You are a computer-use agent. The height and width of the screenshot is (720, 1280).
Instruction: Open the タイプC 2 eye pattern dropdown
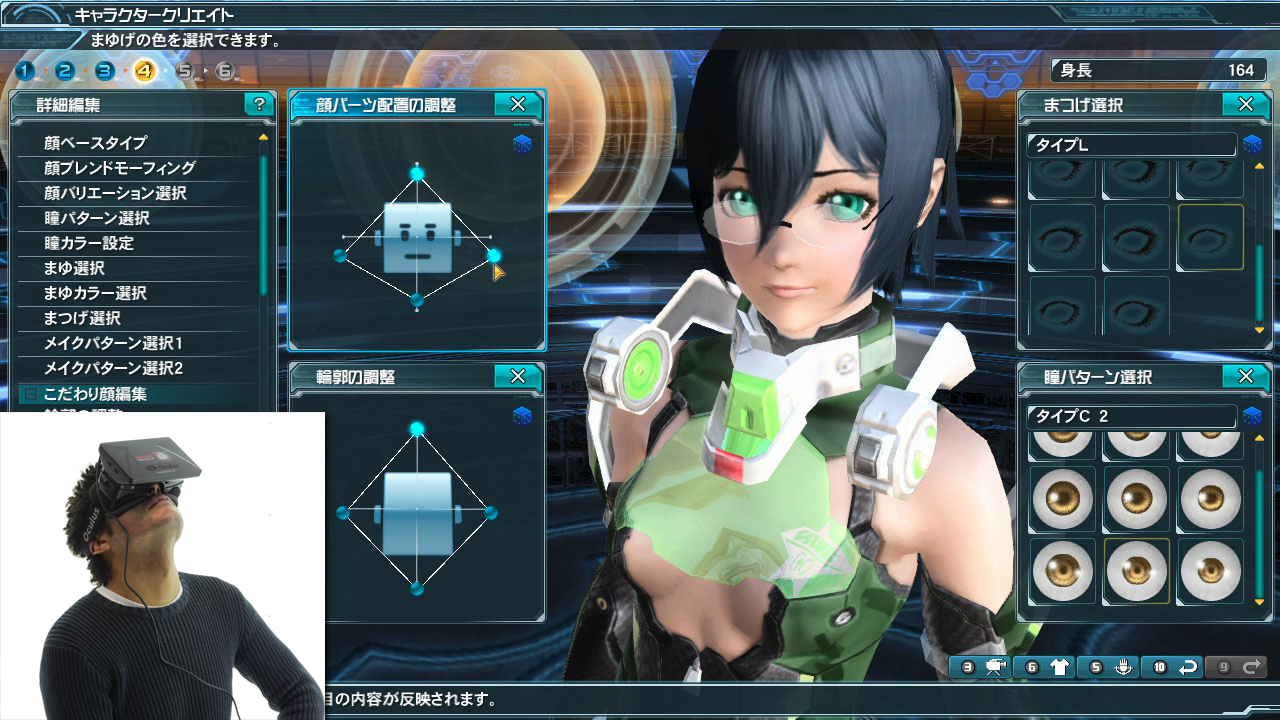tap(1130, 417)
